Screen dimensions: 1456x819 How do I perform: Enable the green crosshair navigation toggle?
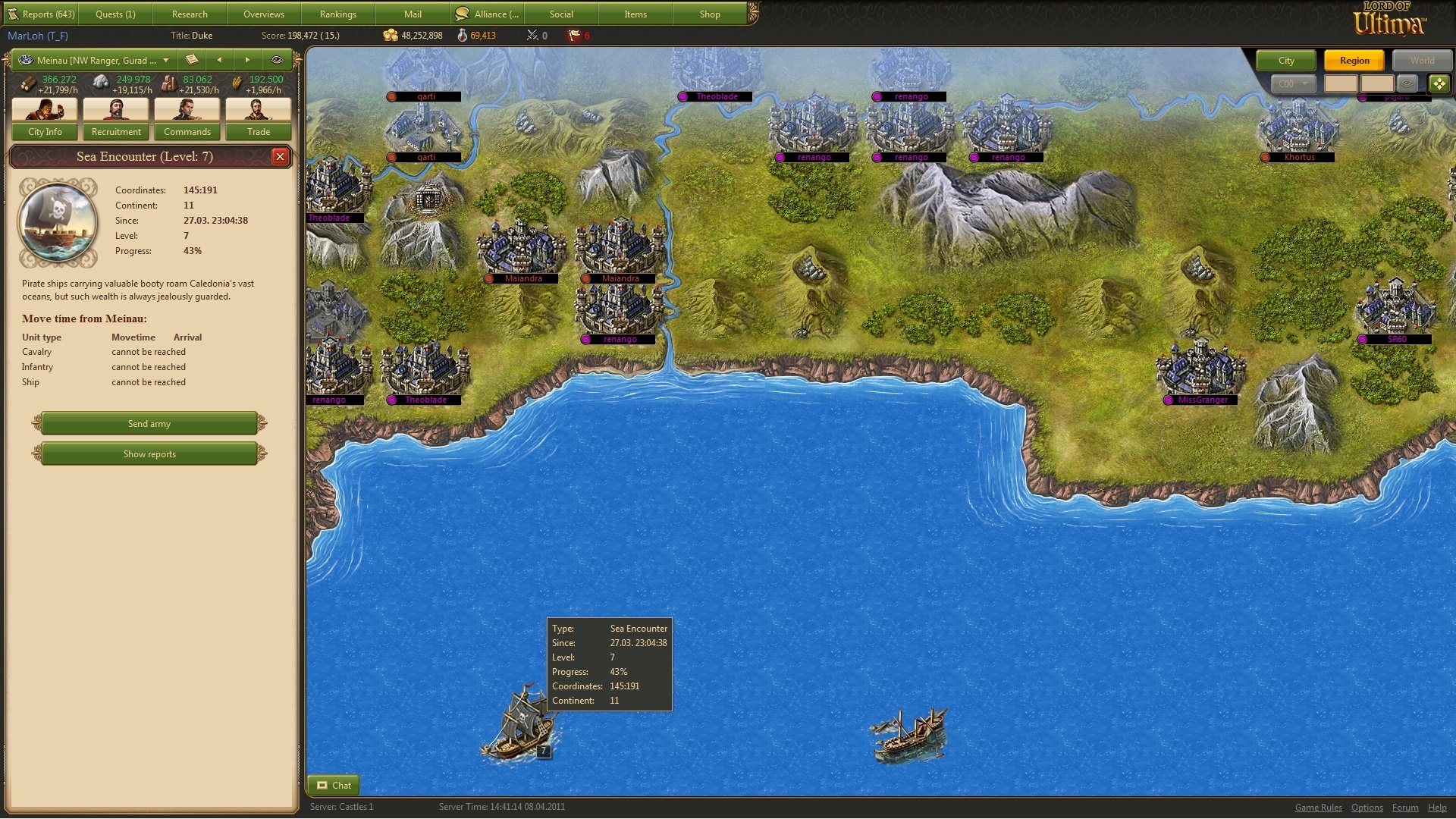(x=1439, y=83)
